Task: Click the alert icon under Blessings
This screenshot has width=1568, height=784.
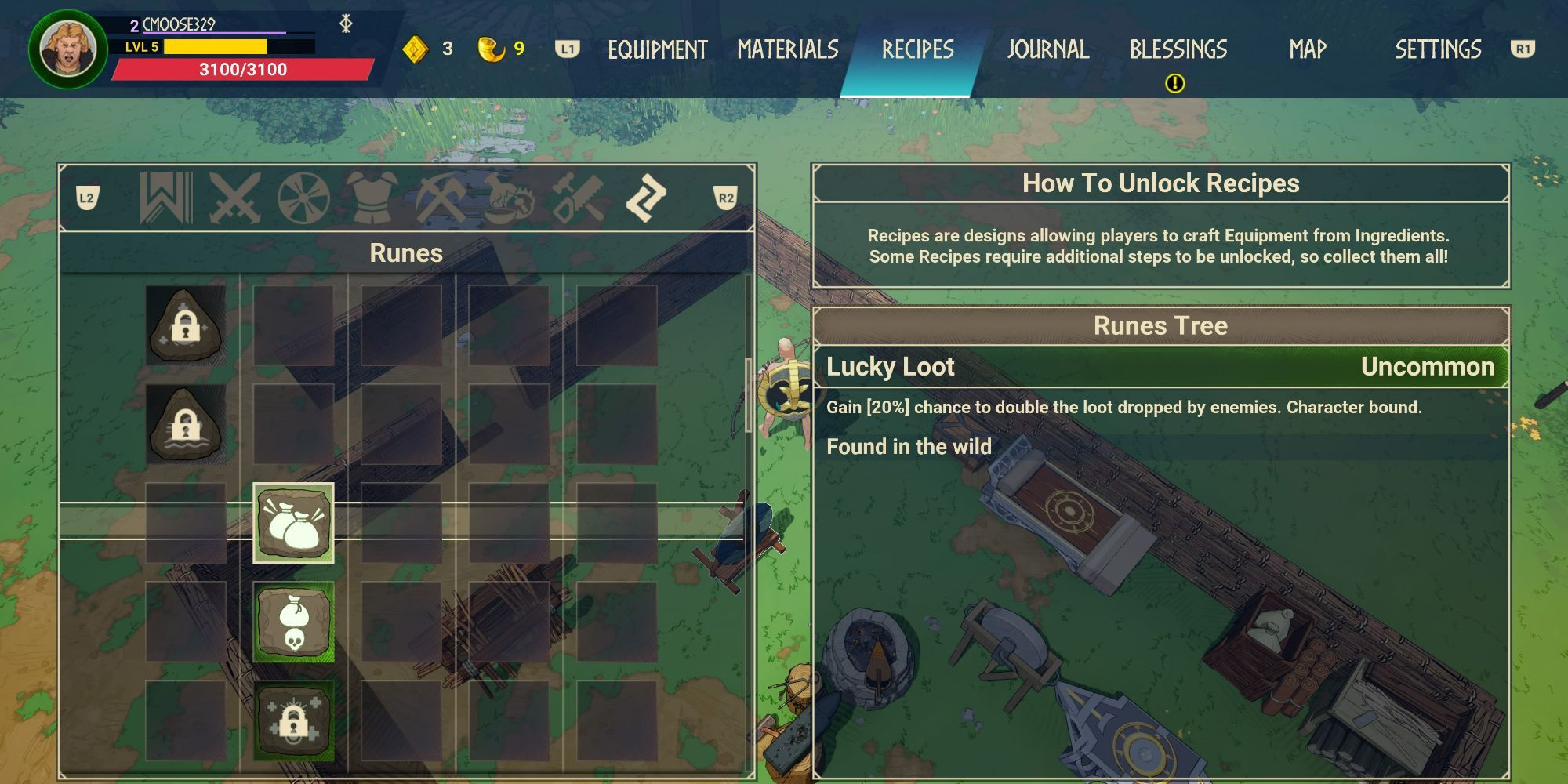Action: pos(1174,81)
